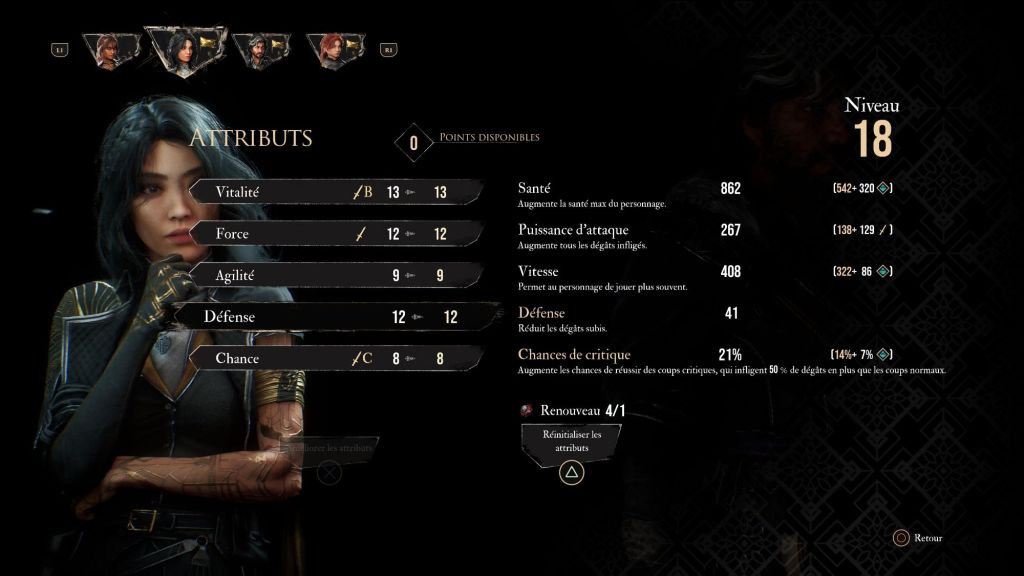The height and width of the screenshot is (576, 1024).
Task: Click Réinitialiser les attributs button
Action: pos(571,441)
